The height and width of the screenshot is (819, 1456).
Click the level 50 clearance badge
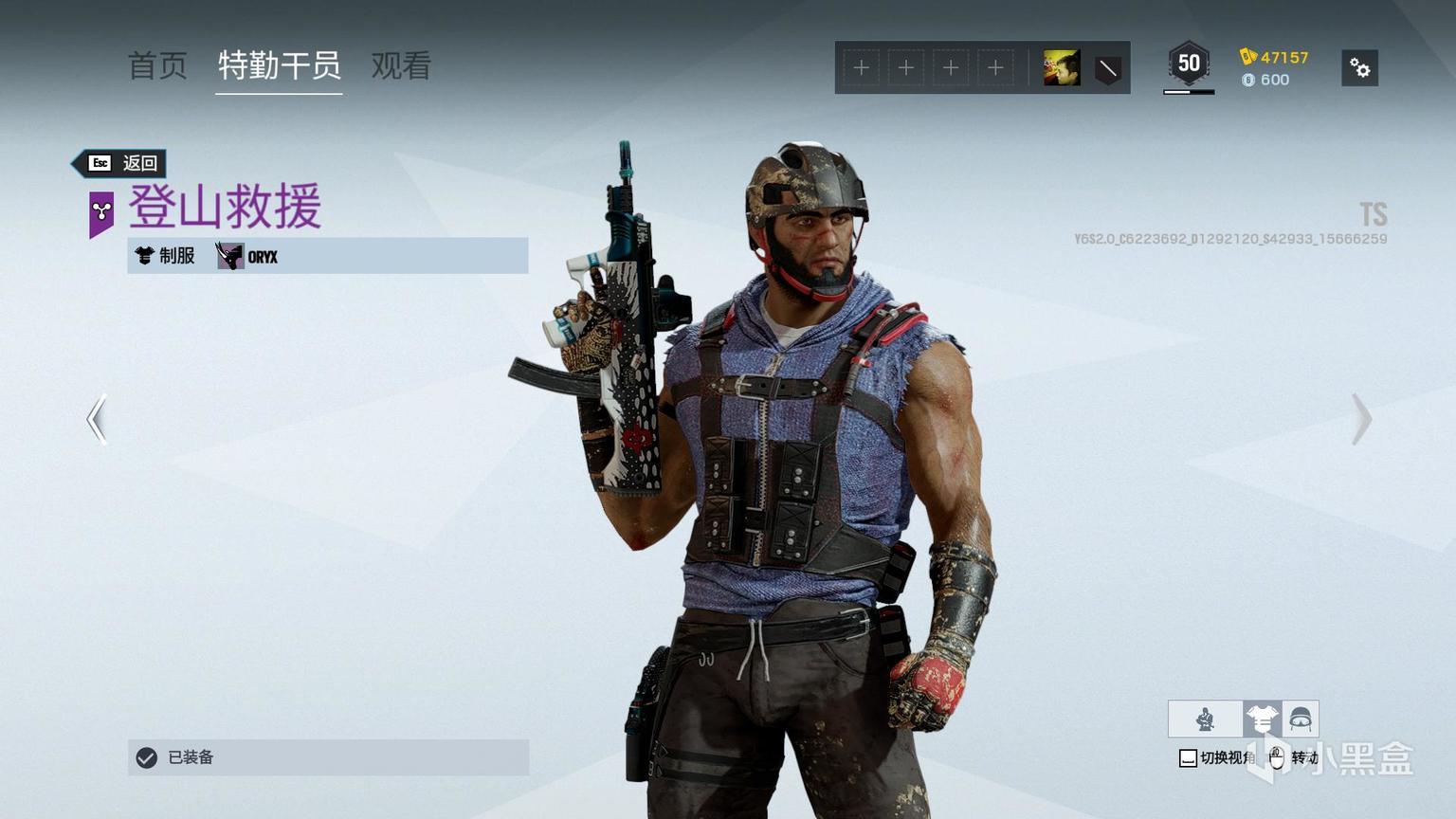(x=1189, y=64)
